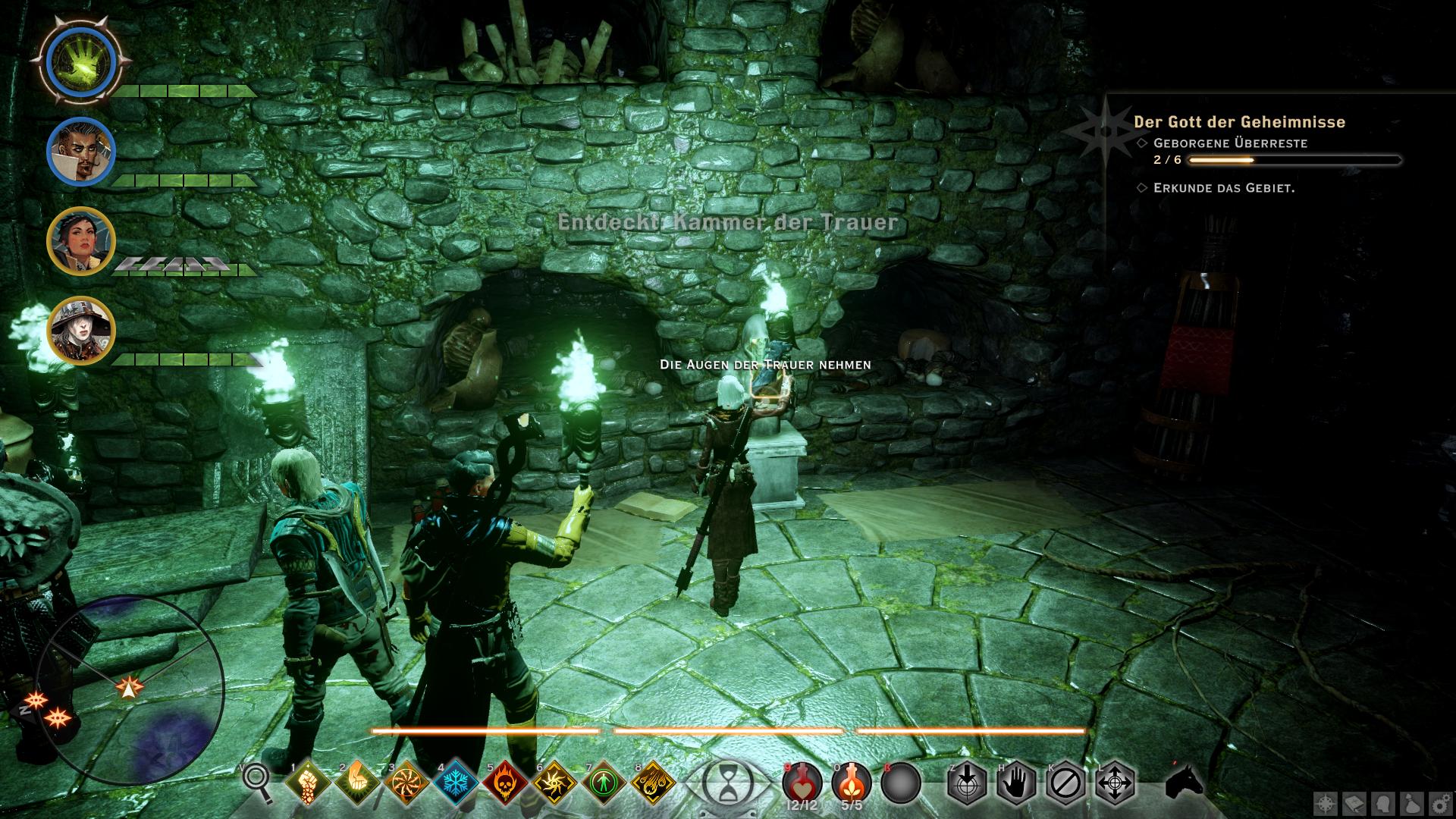Cast the blue snowflake ice spell
The width and height of the screenshot is (1456, 819).
point(456,783)
